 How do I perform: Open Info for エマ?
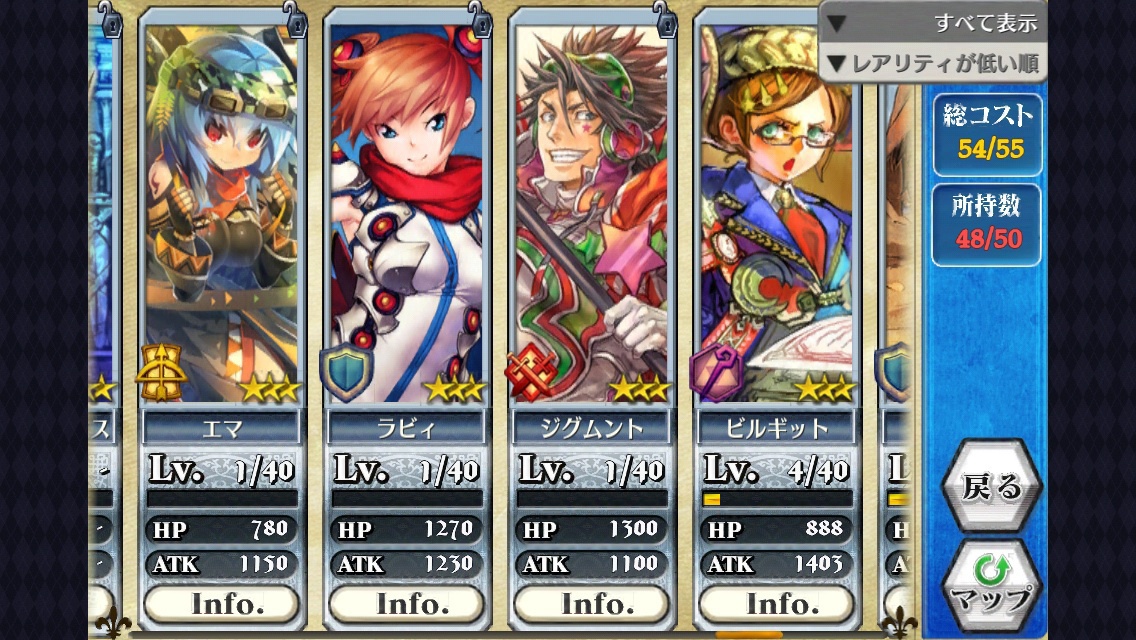coord(221,603)
